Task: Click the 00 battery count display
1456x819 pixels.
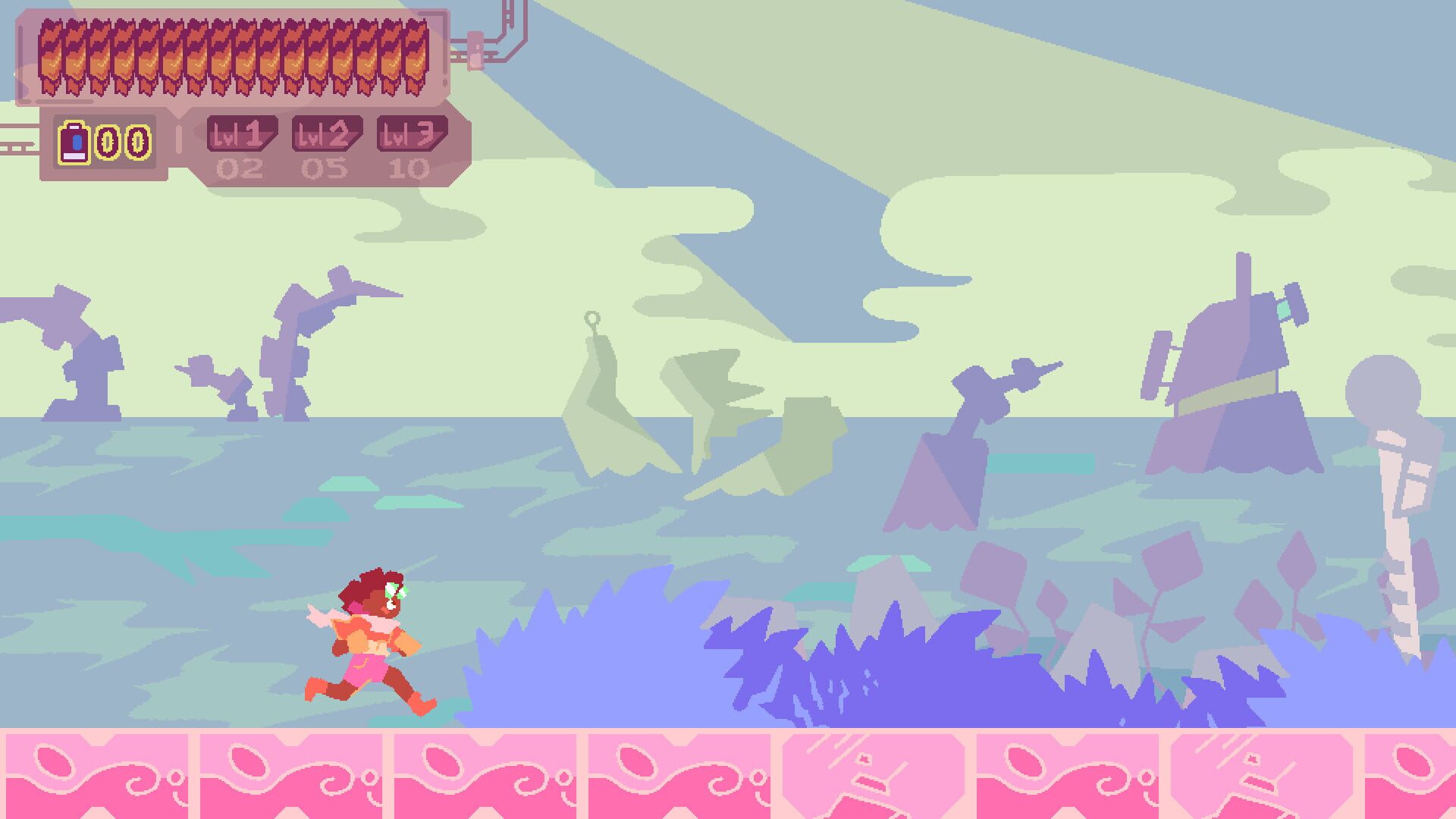Action: [x=121, y=140]
